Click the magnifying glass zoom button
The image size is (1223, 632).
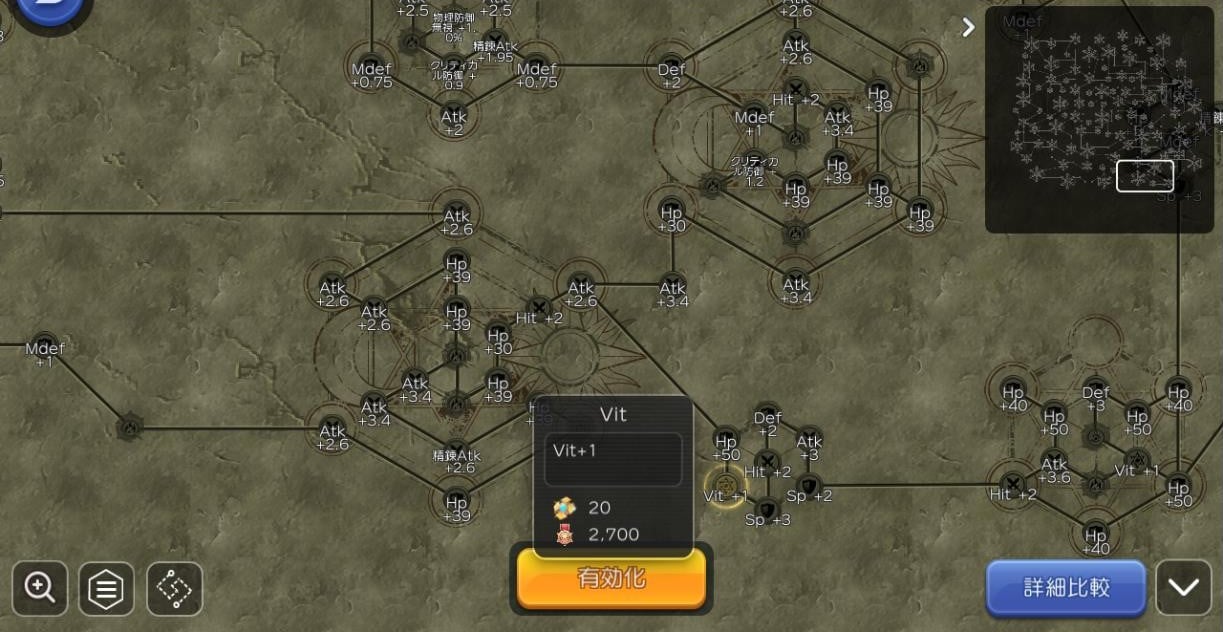click(40, 588)
